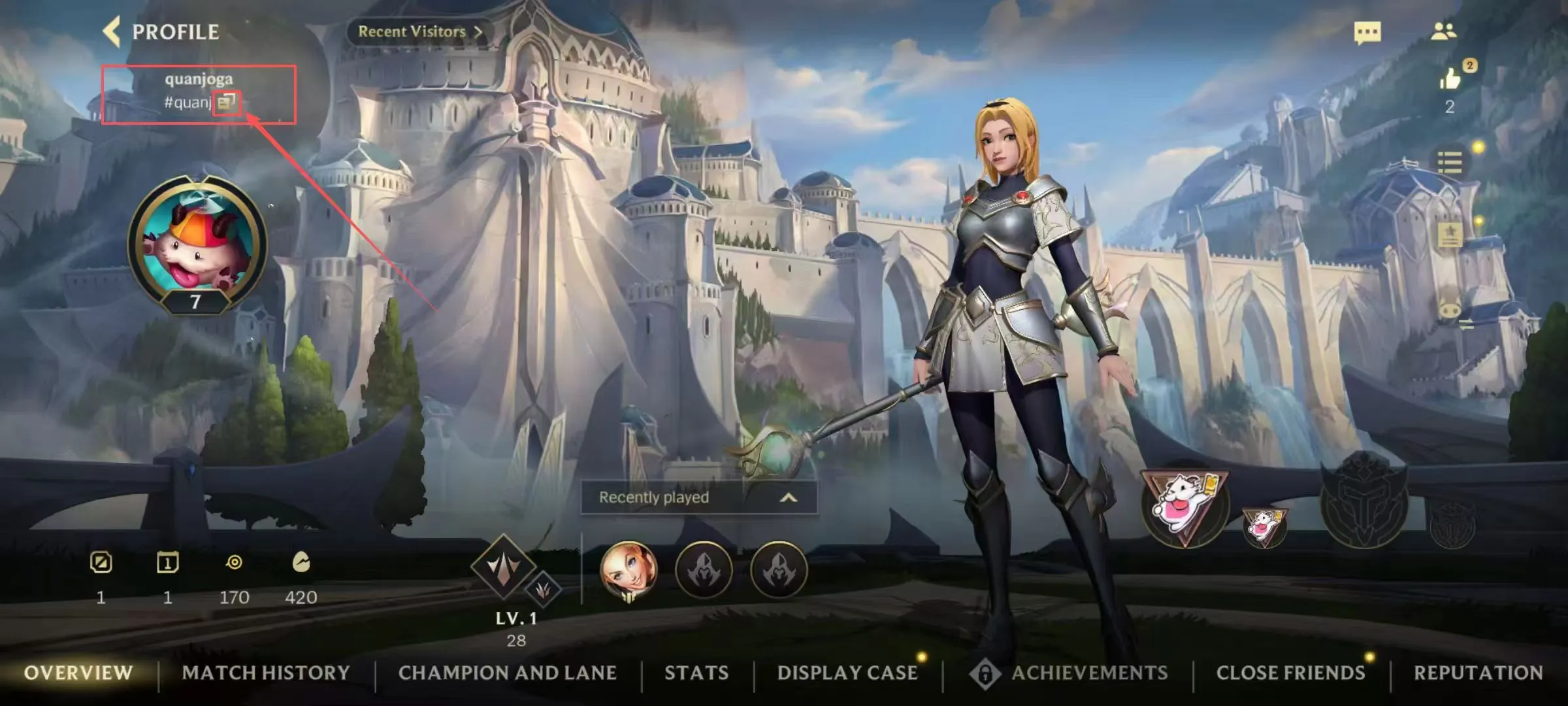Switch to the CLOSE FRIENDS tab
1568x706 pixels.
pos(1292,673)
